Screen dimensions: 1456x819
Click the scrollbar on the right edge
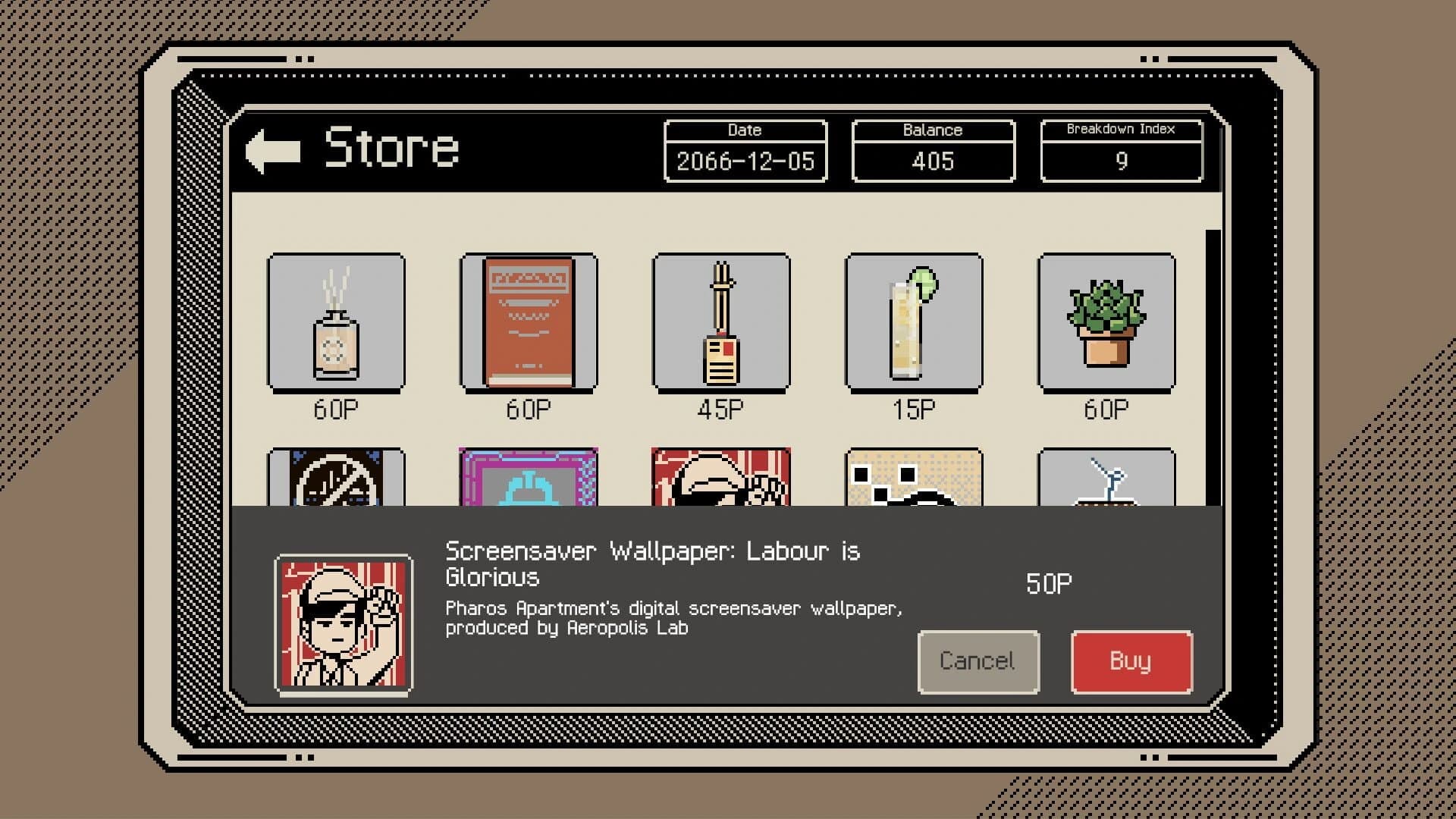pos(1211,303)
